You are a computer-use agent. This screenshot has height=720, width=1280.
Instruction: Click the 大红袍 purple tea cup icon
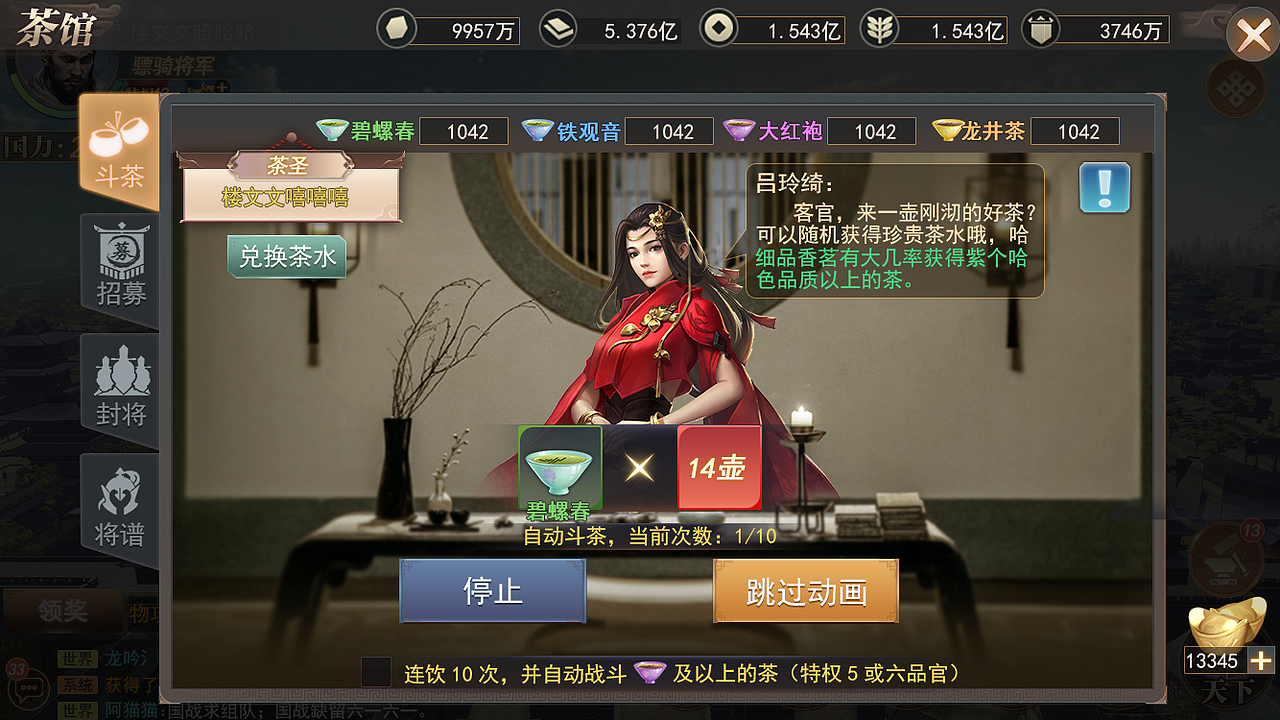click(738, 131)
